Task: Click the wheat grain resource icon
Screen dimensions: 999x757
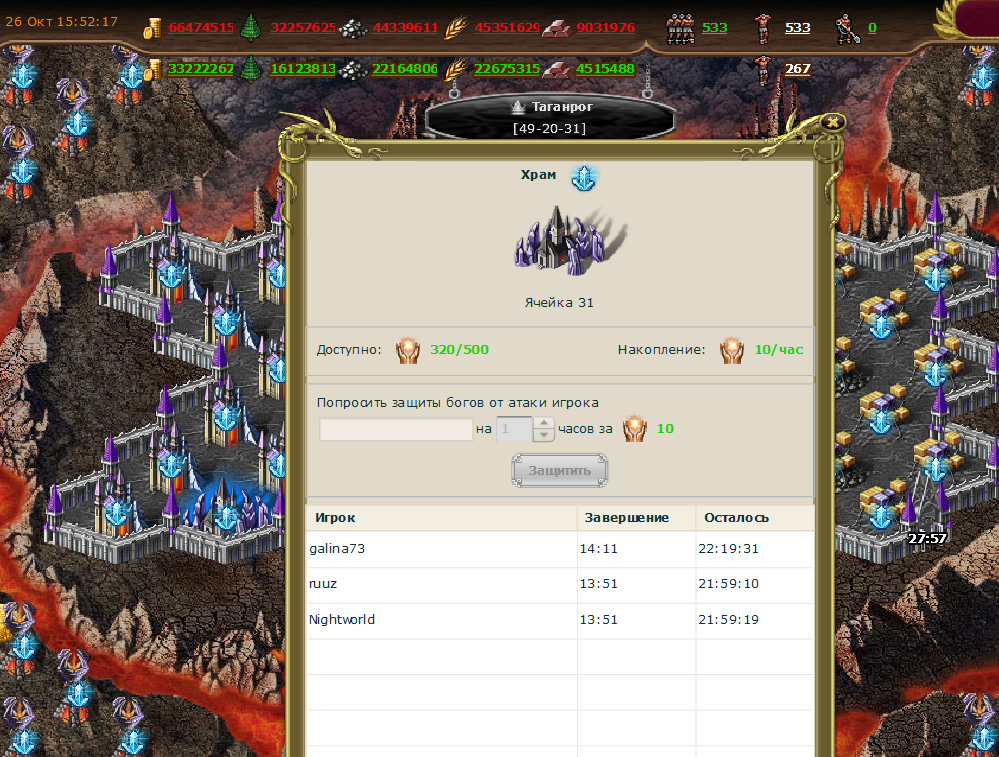Action: [456, 28]
